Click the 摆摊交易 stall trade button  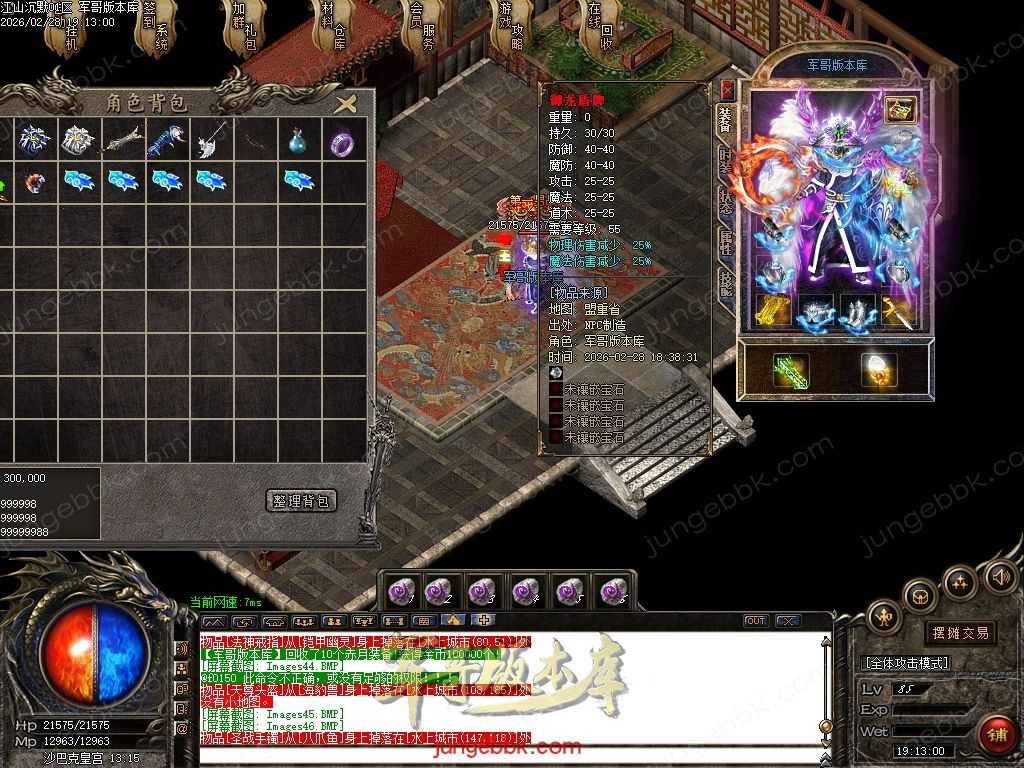[959, 632]
